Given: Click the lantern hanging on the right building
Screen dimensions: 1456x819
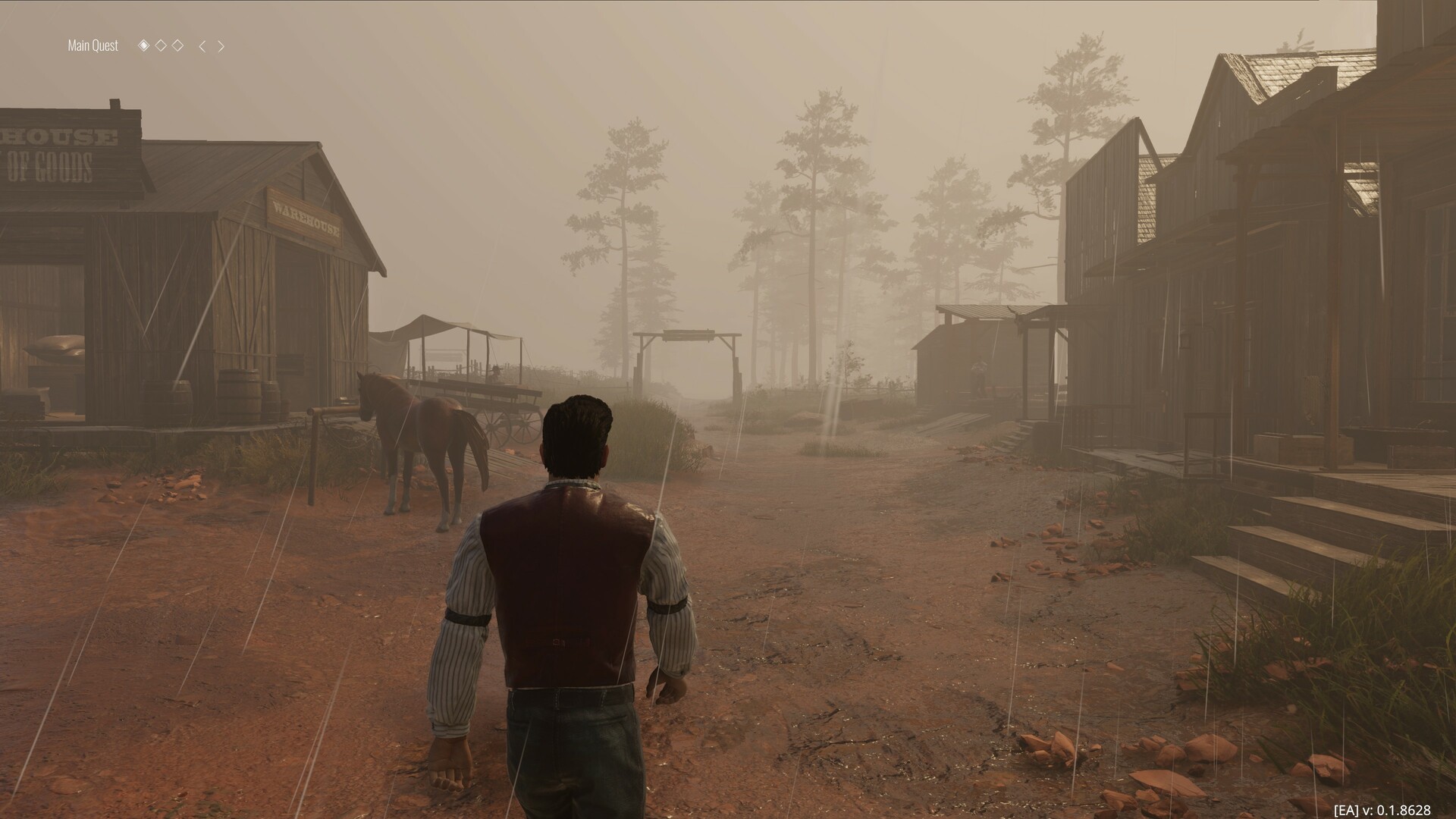Looking at the screenshot, I should (x=1186, y=343).
